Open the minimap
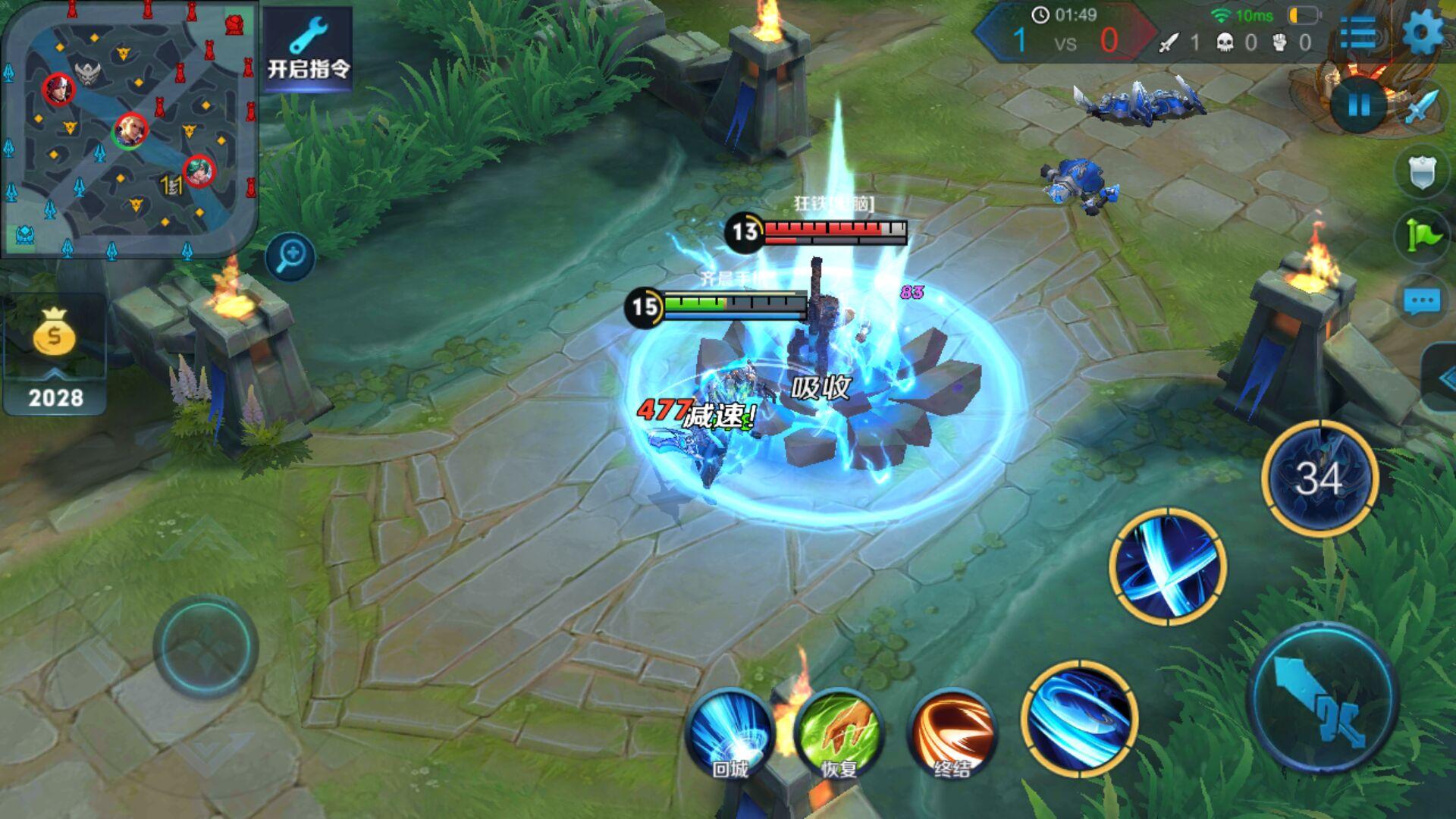Image resolution: width=1456 pixels, height=819 pixels. (x=129, y=129)
